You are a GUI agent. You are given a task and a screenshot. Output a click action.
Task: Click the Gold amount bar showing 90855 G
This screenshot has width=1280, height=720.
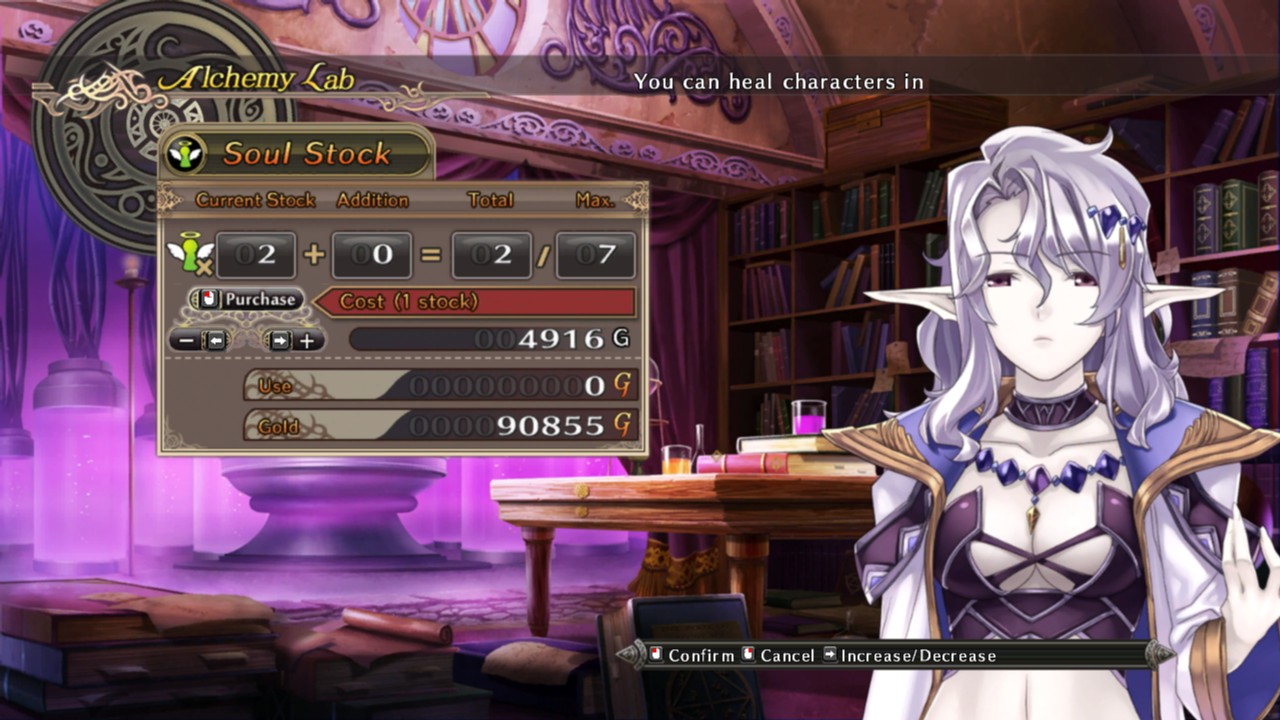pyautogui.click(x=440, y=426)
